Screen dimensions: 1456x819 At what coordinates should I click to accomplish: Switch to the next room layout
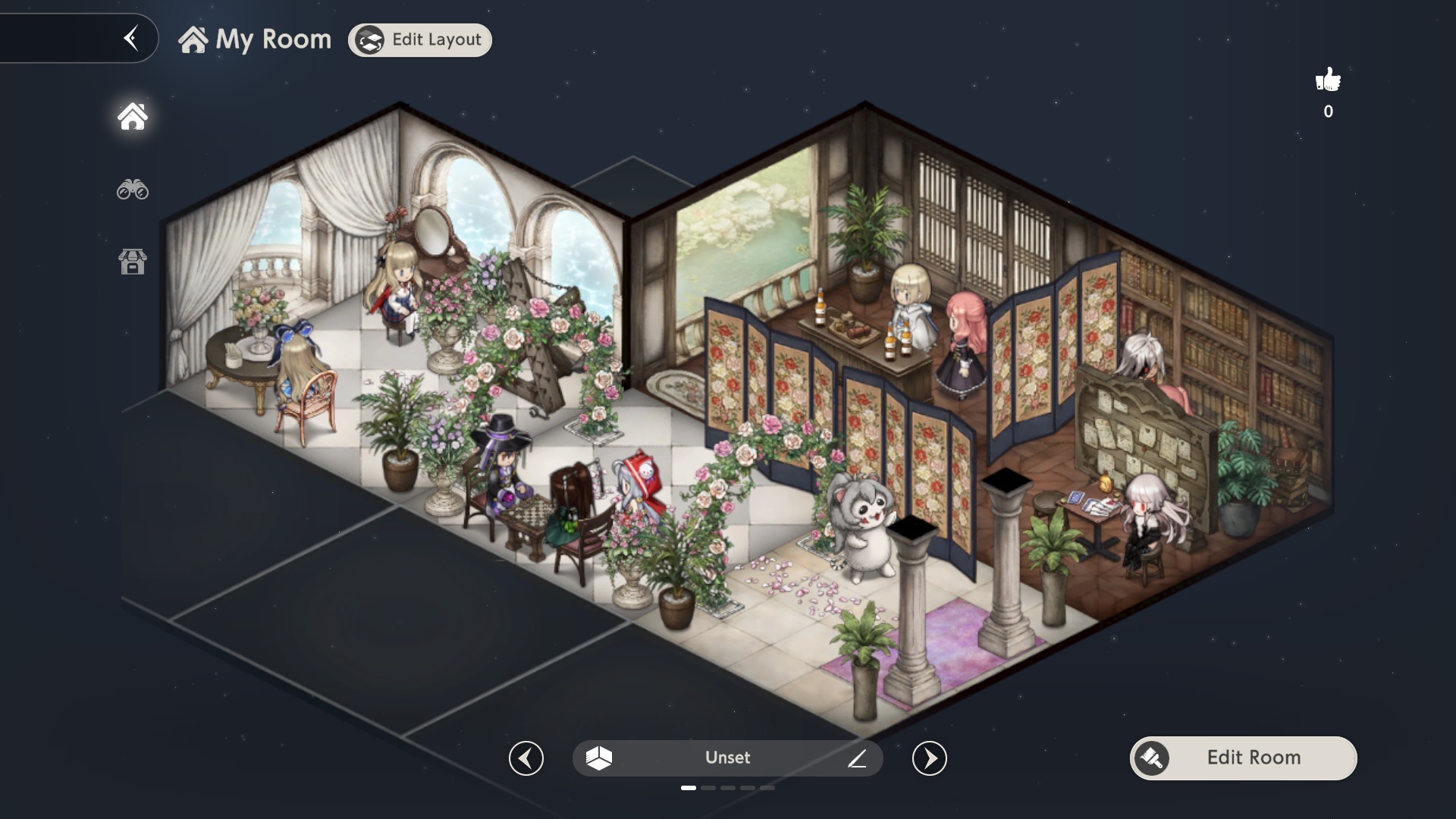click(930, 758)
